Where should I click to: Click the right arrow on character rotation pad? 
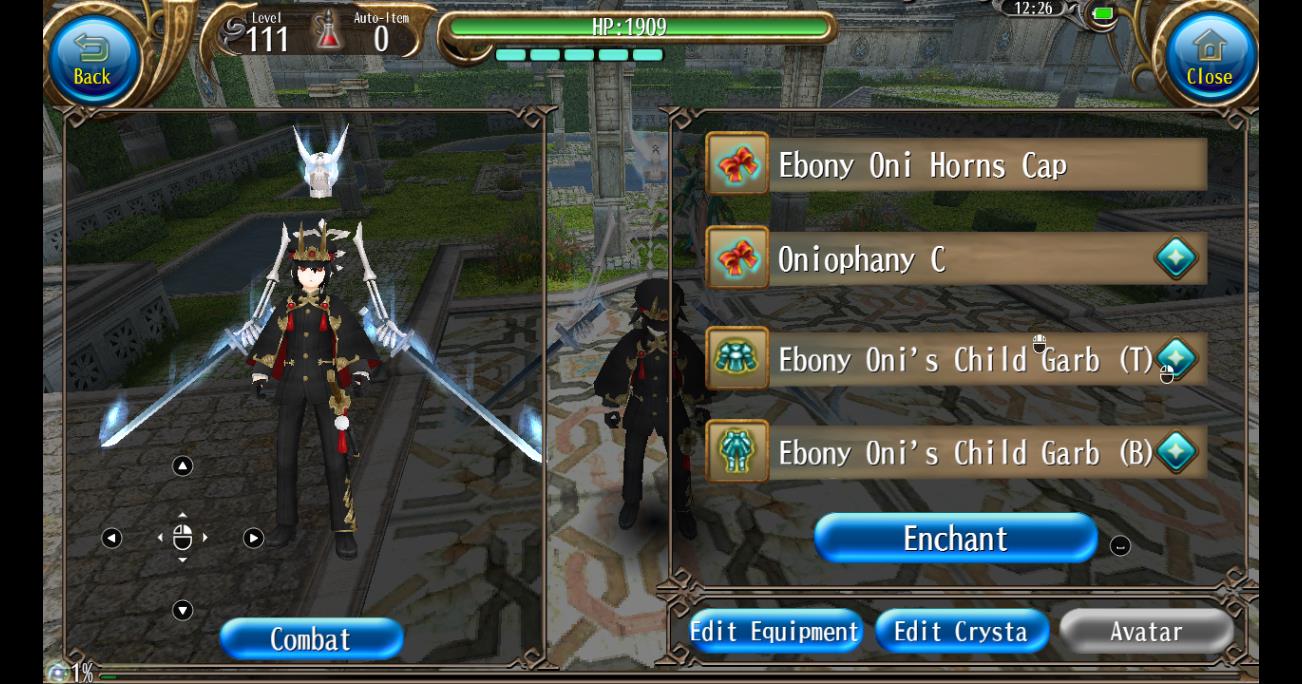tap(254, 538)
